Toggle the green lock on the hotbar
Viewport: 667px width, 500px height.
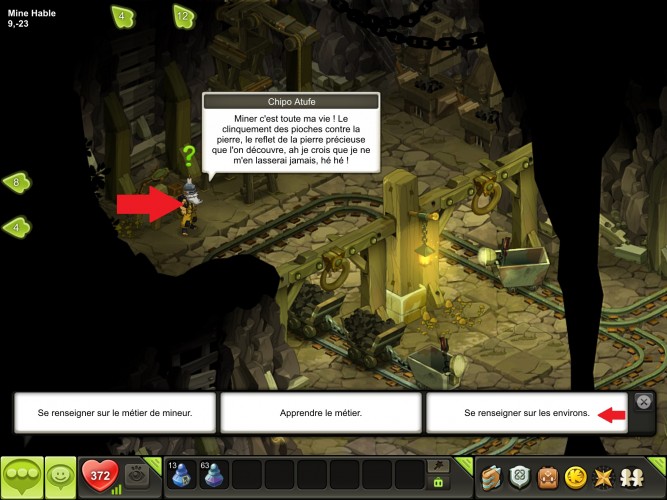pyautogui.click(x=437, y=483)
